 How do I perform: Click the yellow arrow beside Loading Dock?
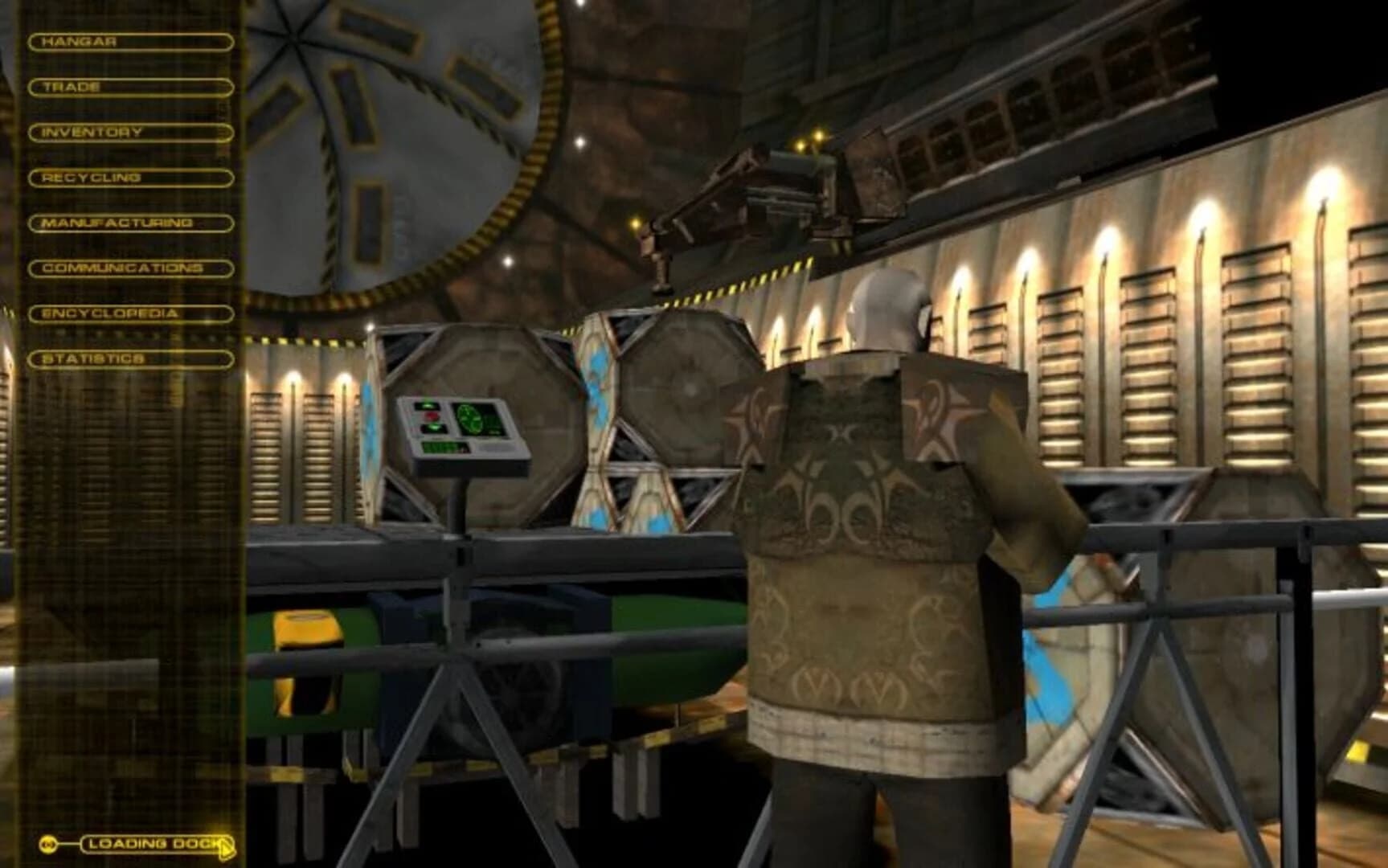pos(225,846)
